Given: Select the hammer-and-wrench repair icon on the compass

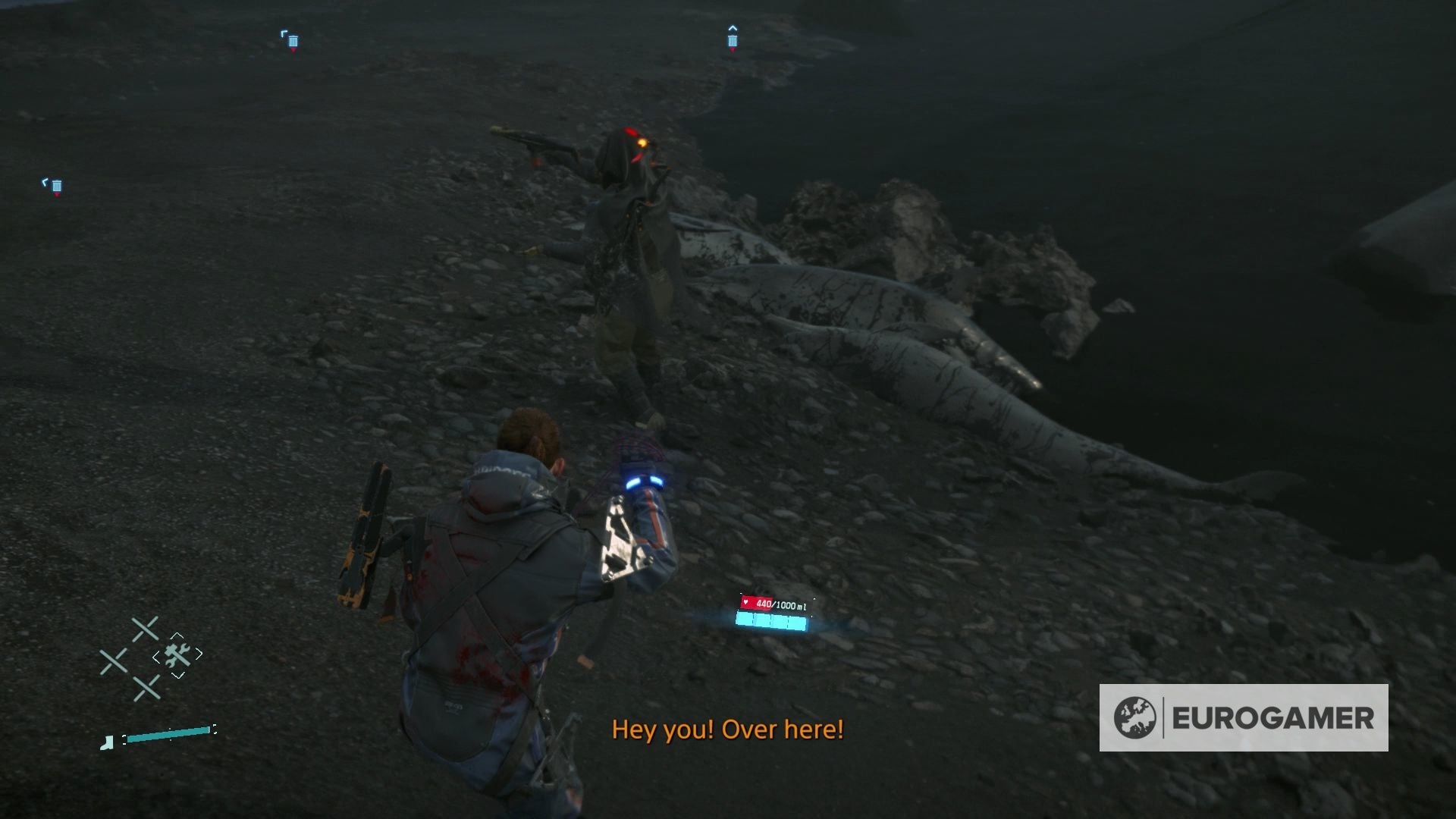Looking at the screenshot, I should 177,654.
